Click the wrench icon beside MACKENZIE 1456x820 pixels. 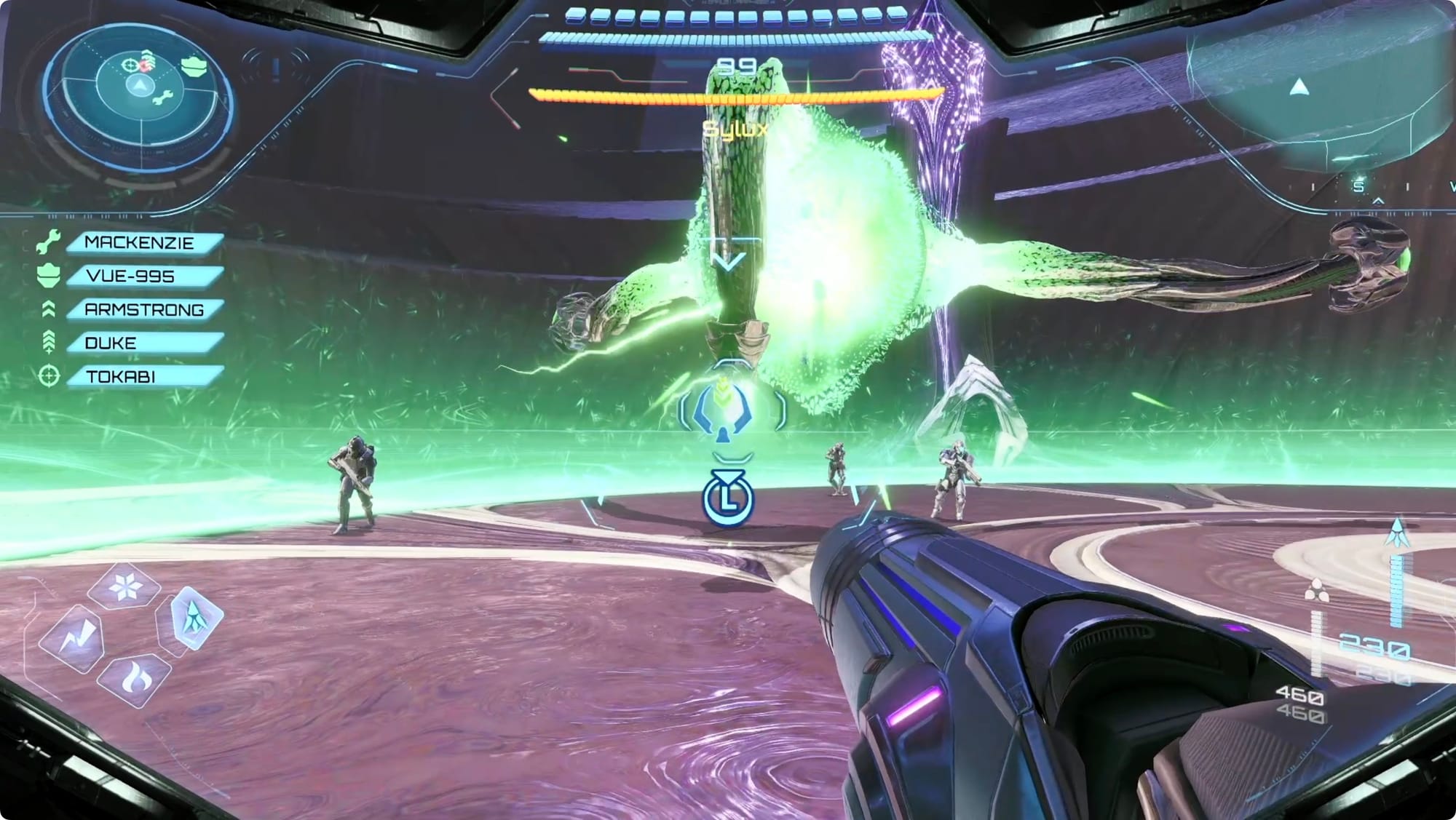point(49,242)
